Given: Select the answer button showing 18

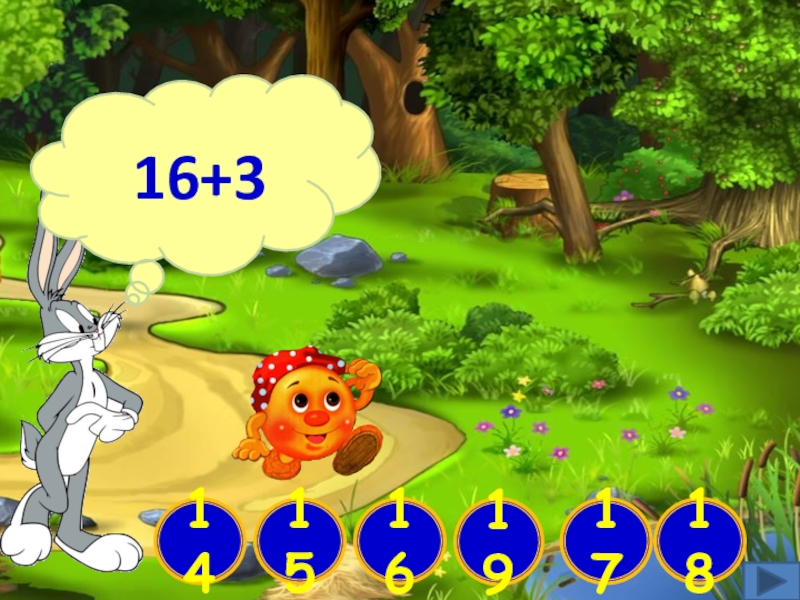Looking at the screenshot, I should 700,540.
